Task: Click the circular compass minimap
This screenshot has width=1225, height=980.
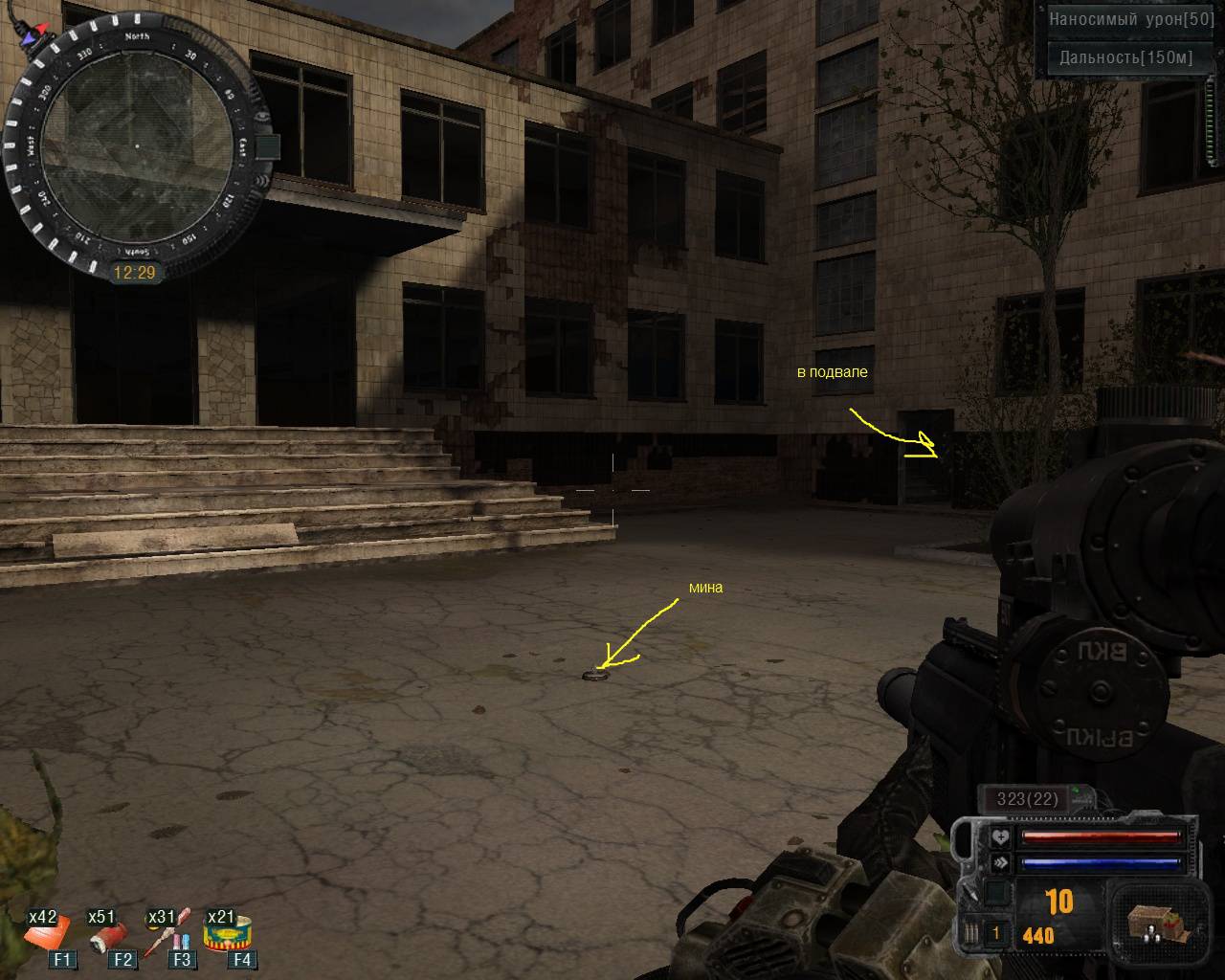Action: click(x=136, y=145)
